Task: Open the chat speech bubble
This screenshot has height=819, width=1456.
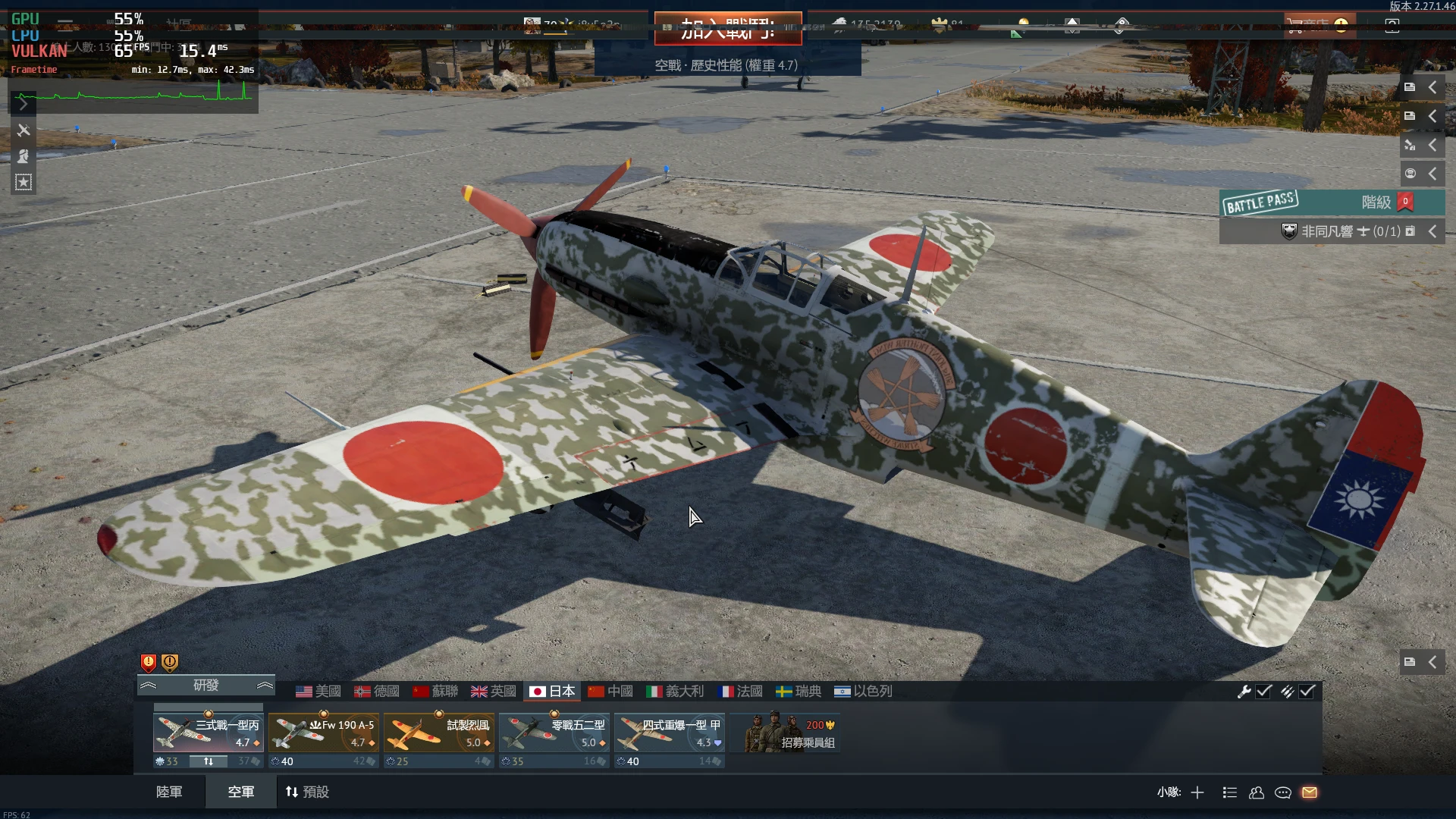Action: pyautogui.click(x=1283, y=792)
